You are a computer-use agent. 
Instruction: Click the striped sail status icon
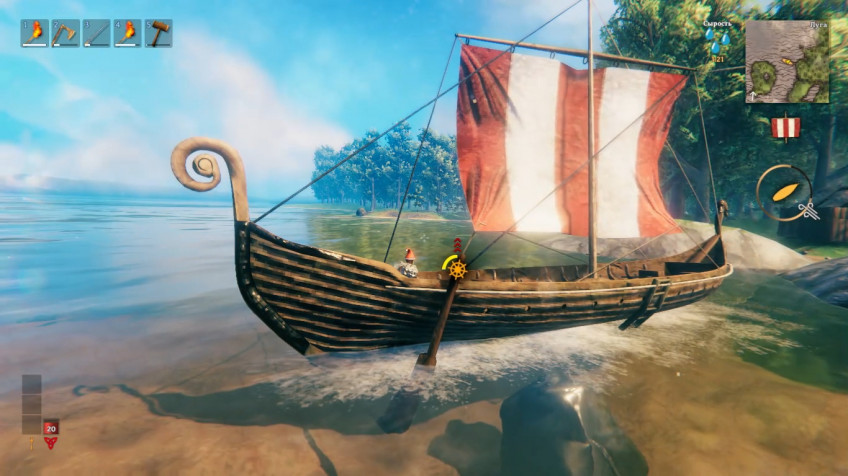click(785, 128)
